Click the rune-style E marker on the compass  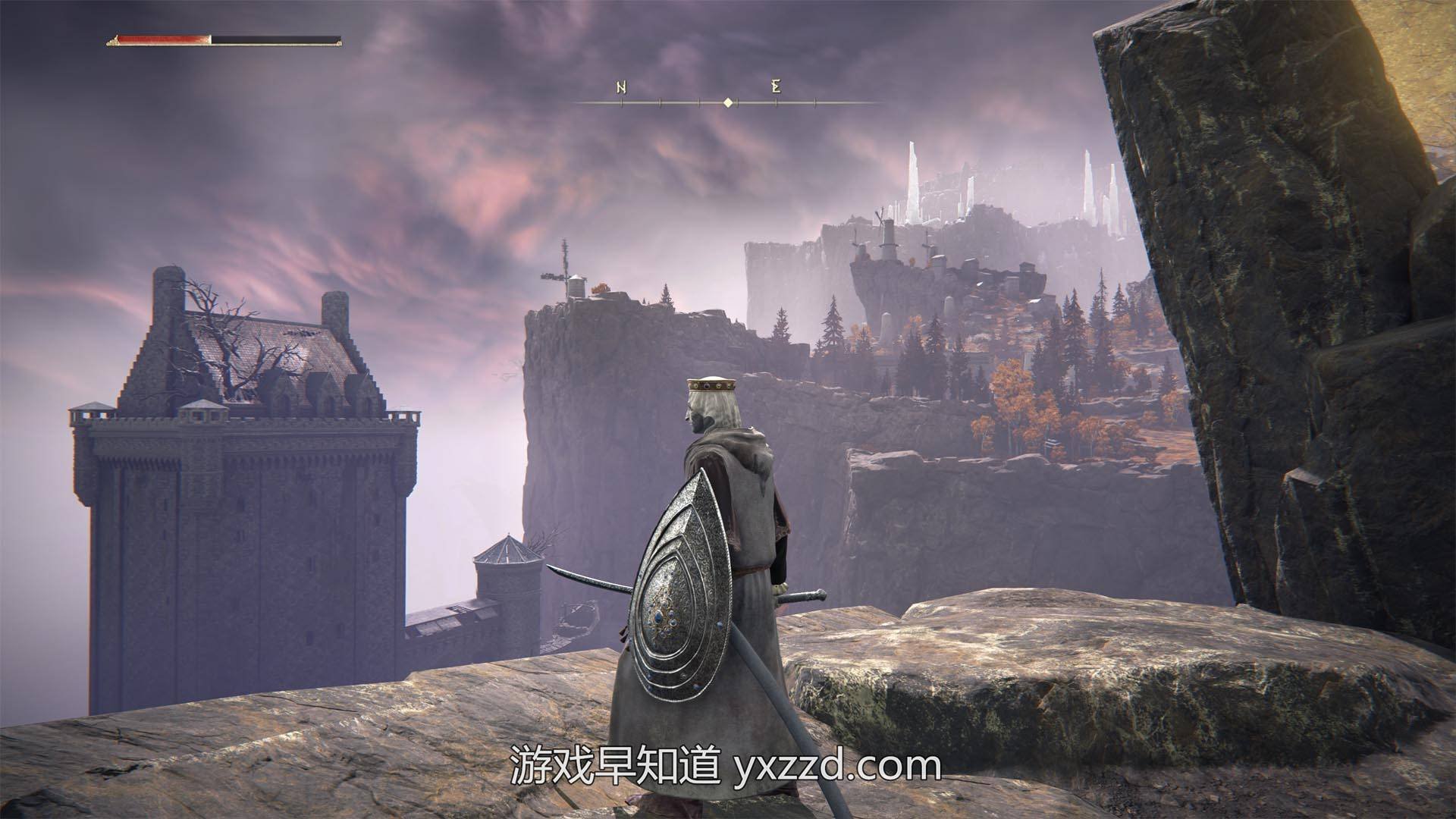point(776,87)
